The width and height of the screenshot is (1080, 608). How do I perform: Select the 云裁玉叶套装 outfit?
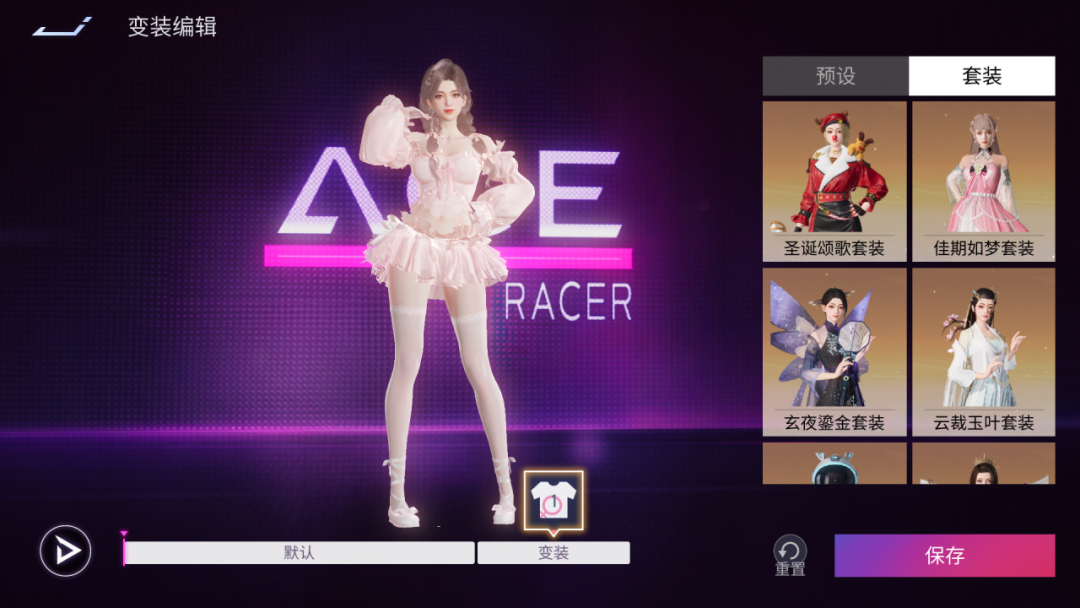[x=983, y=350]
